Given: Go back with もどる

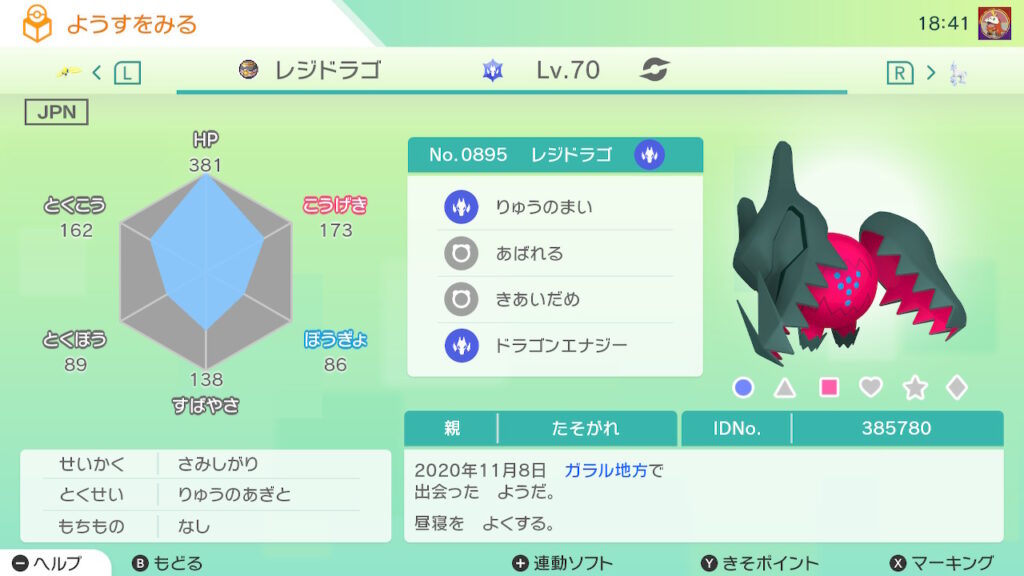Looking at the screenshot, I should click(x=168, y=563).
